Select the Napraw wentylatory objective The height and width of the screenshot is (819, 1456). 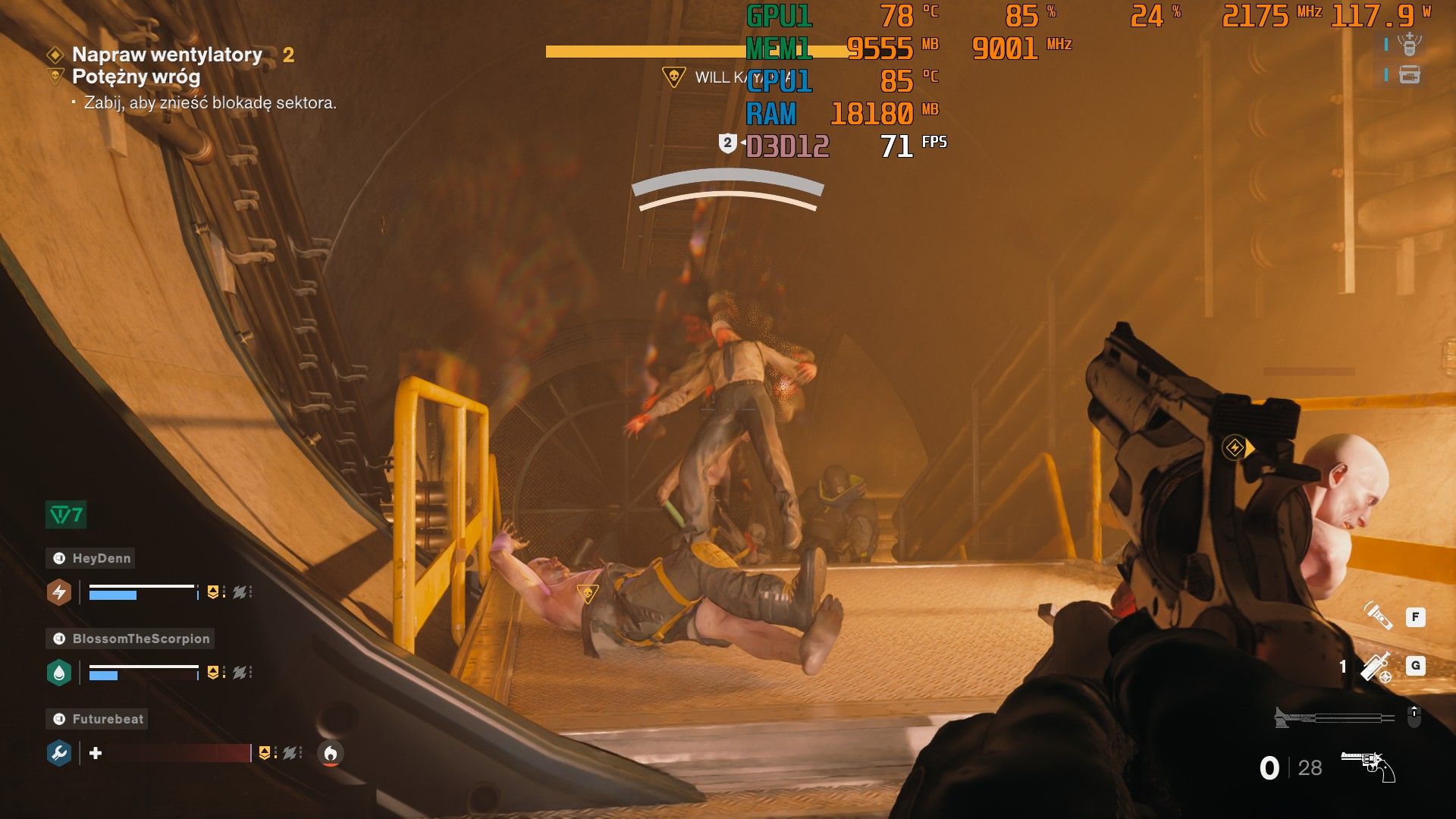click(167, 55)
